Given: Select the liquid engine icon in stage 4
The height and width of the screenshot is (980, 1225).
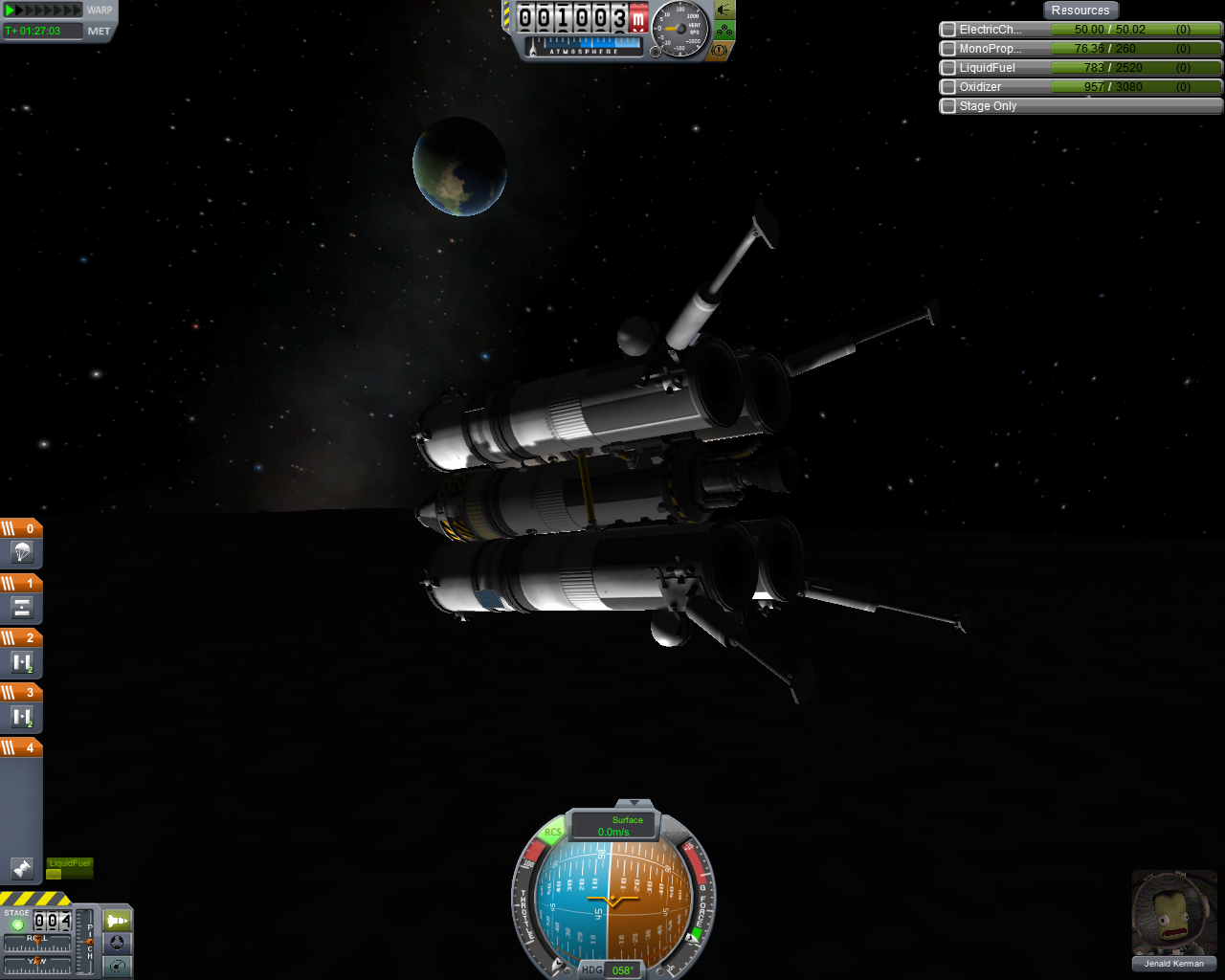Looking at the screenshot, I should (x=22, y=868).
